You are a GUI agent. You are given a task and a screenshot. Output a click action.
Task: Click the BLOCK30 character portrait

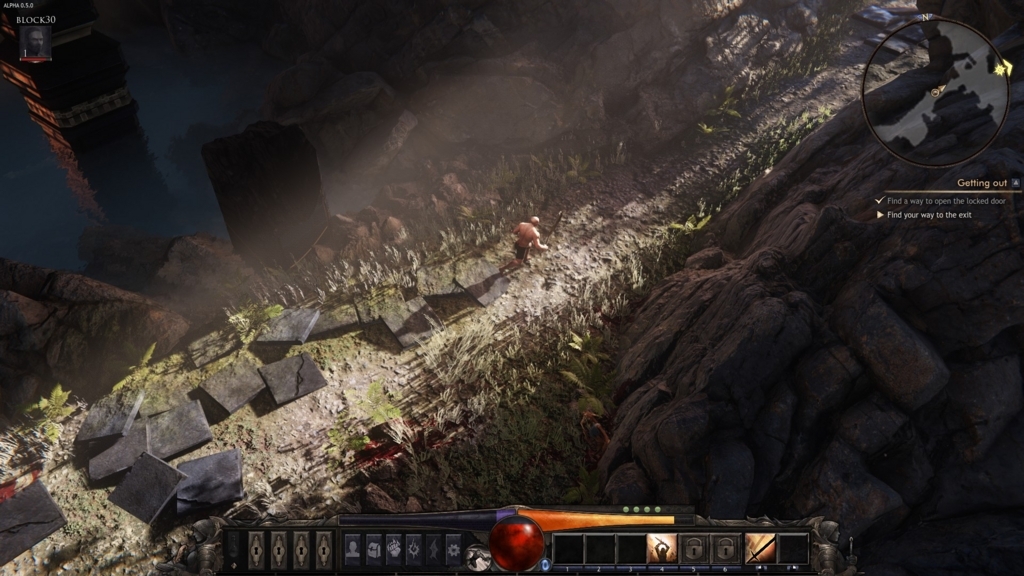click(x=35, y=42)
